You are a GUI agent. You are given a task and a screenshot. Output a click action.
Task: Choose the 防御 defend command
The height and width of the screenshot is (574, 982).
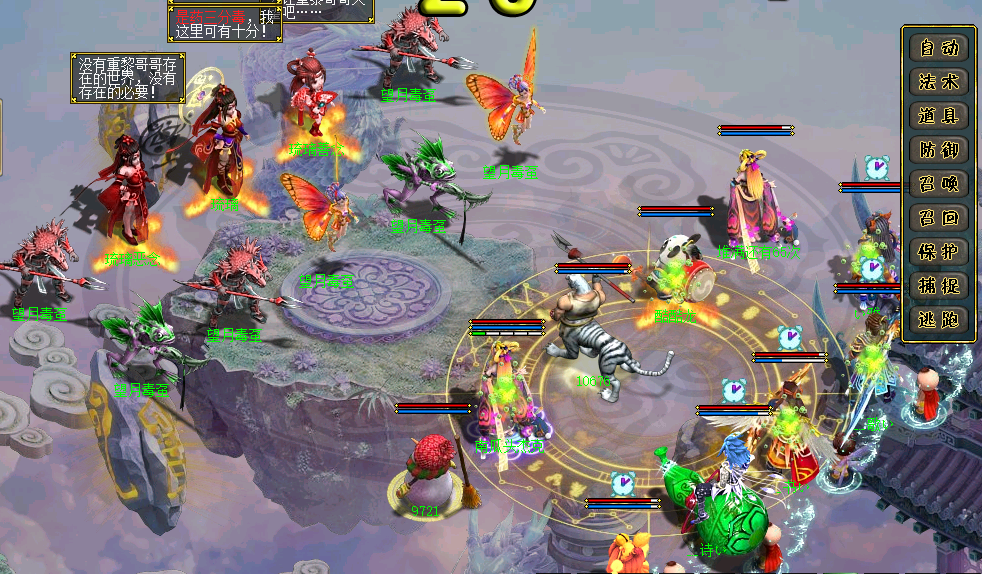[939, 149]
